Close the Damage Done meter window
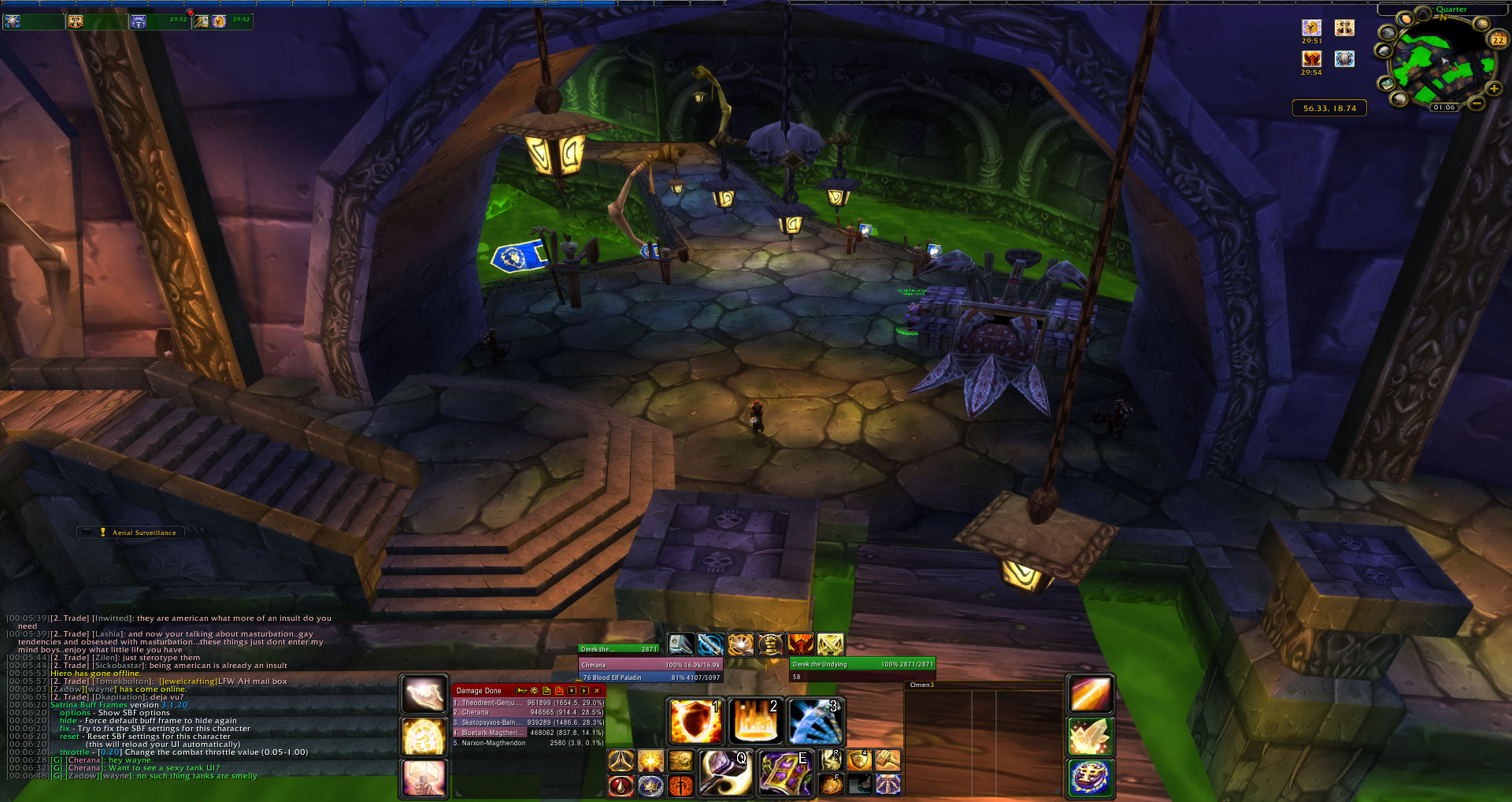Image resolution: width=1512 pixels, height=802 pixels. (x=597, y=691)
